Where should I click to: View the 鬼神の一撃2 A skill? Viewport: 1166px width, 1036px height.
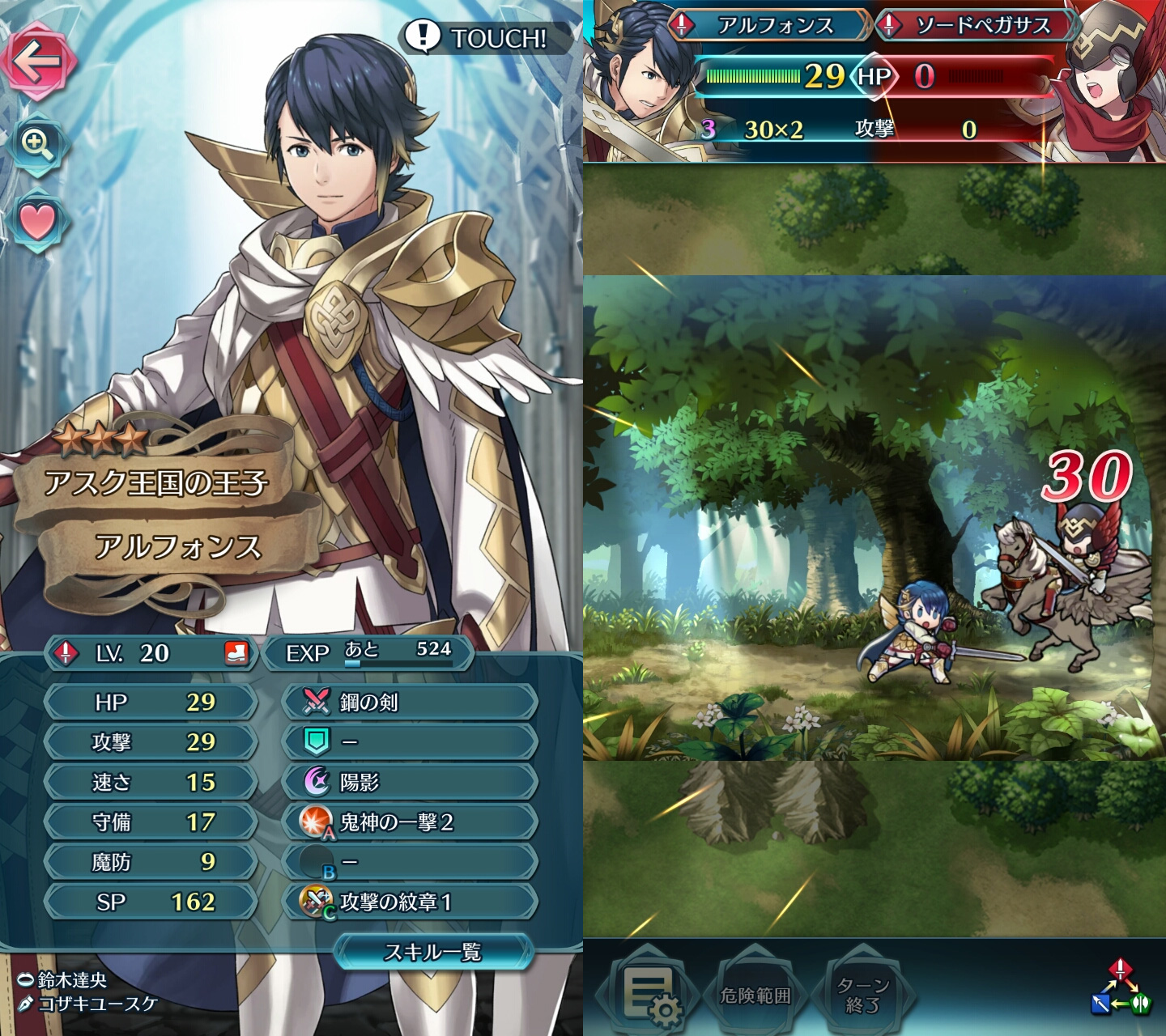[x=410, y=822]
